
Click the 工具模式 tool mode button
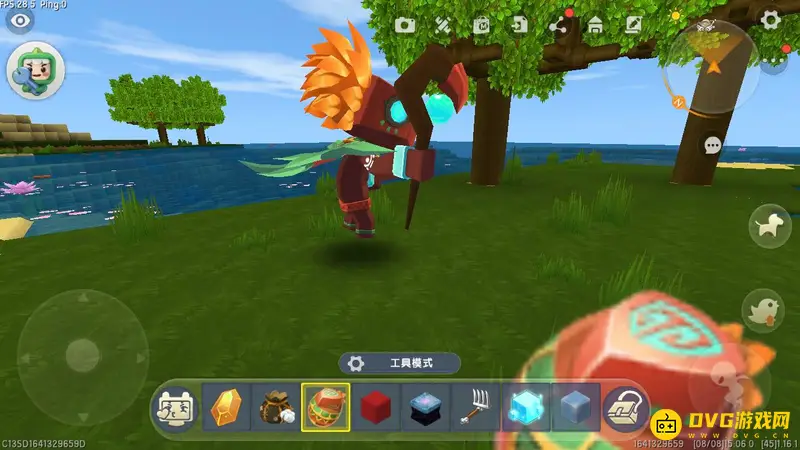pos(400,363)
